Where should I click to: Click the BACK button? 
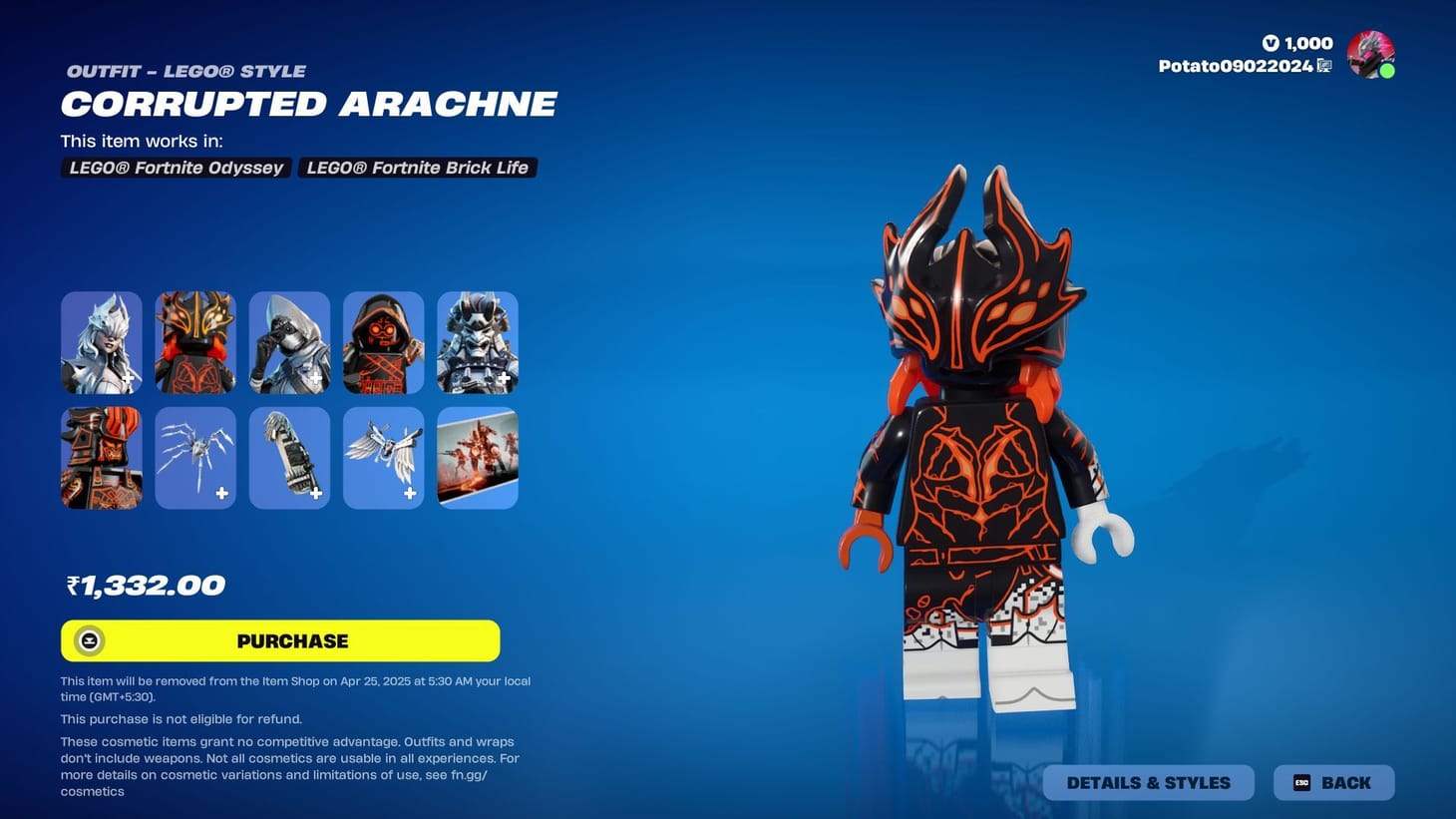point(1333,782)
